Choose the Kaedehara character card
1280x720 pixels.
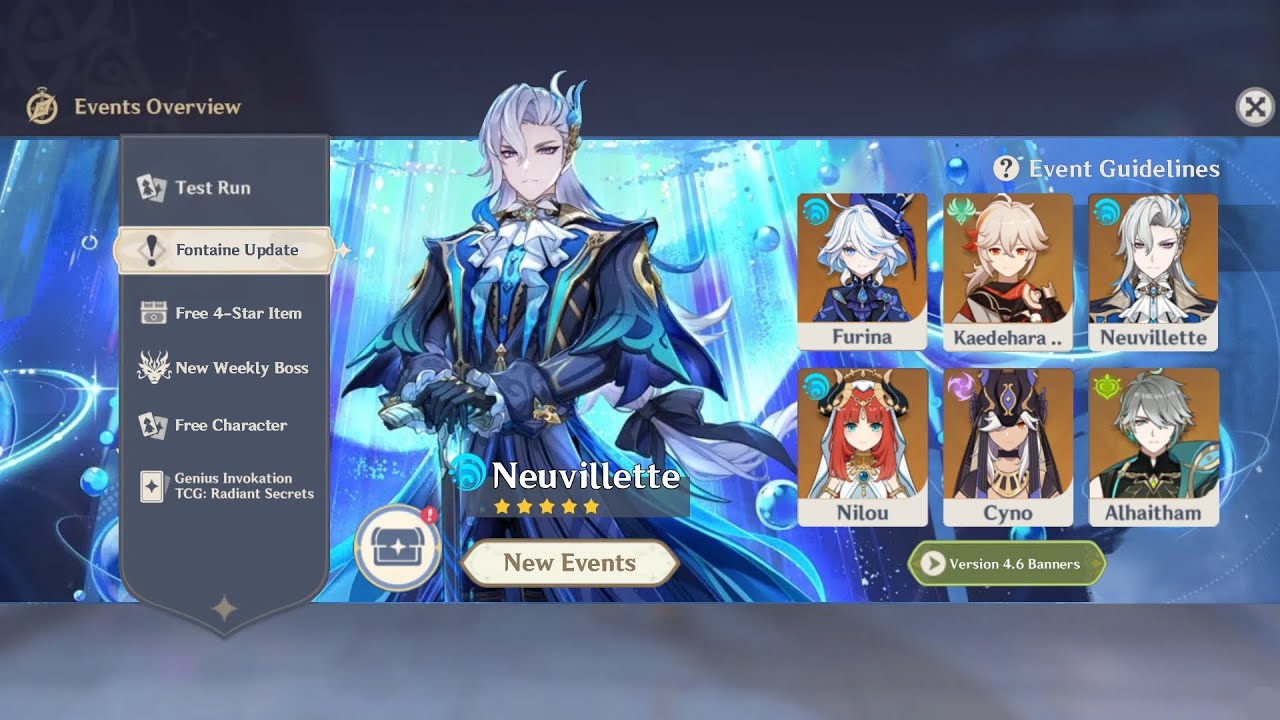pyautogui.click(x=1007, y=271)
